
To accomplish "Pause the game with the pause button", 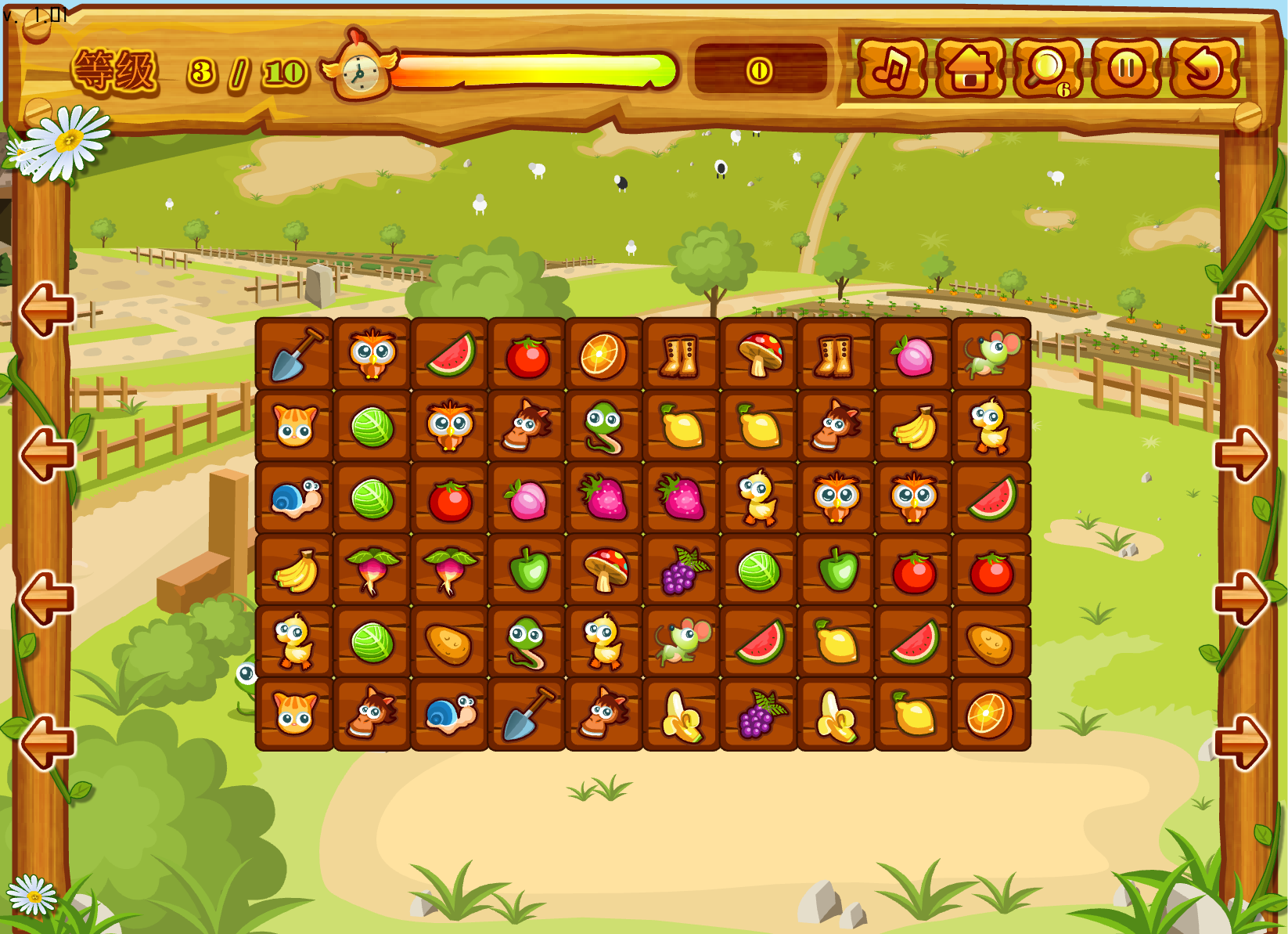I will point(1126,69).
